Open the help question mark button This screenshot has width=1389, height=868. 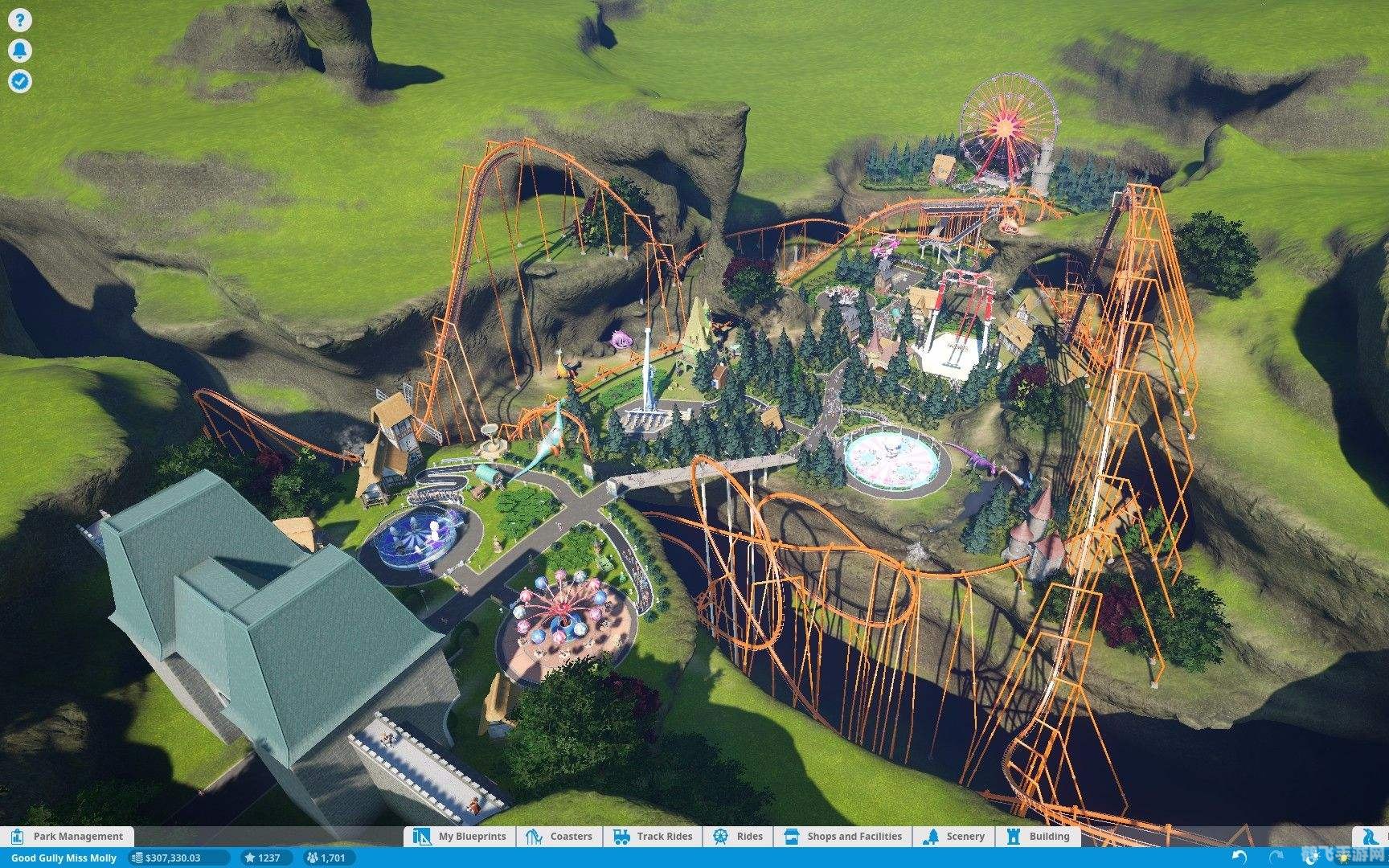(x=20, y=21)
